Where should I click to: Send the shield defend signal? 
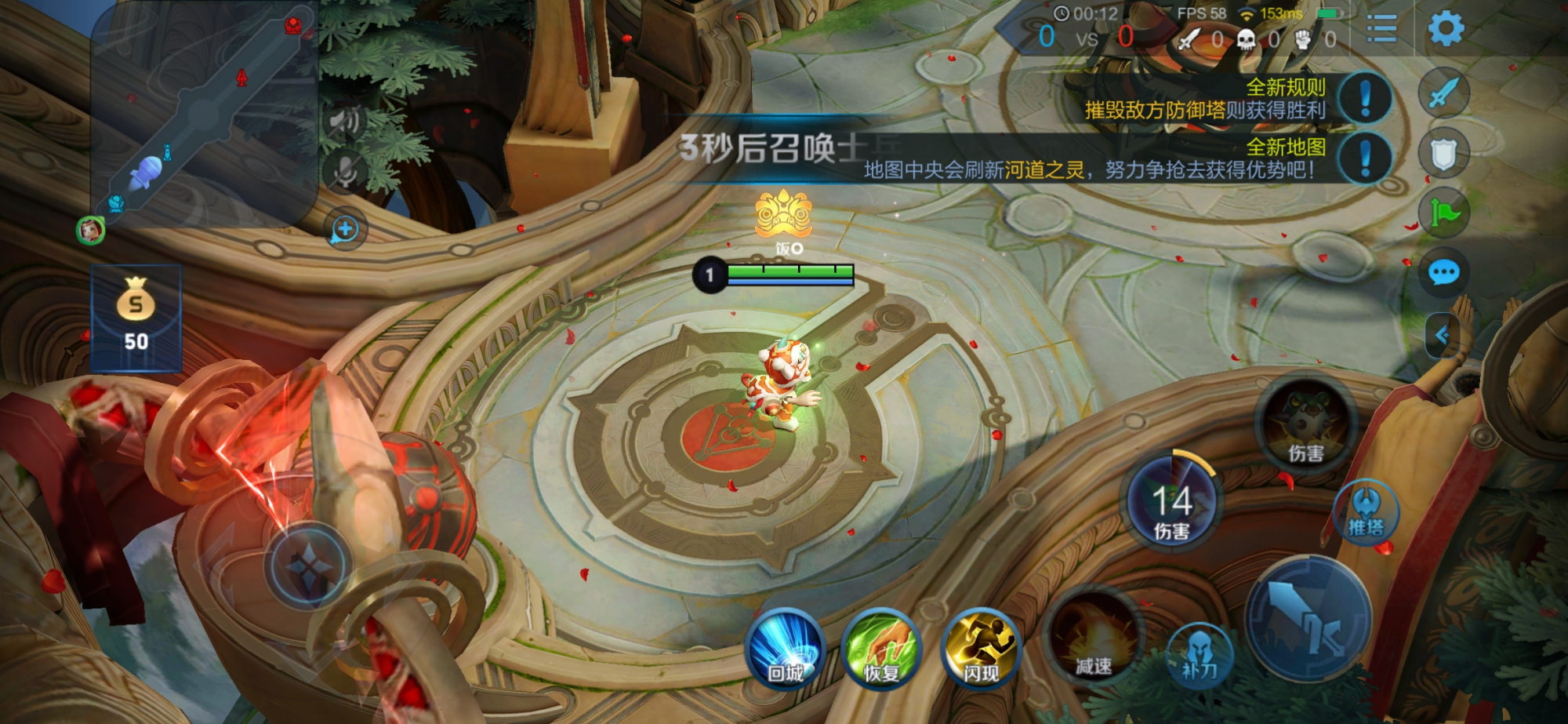click(x=1443, y=154)
